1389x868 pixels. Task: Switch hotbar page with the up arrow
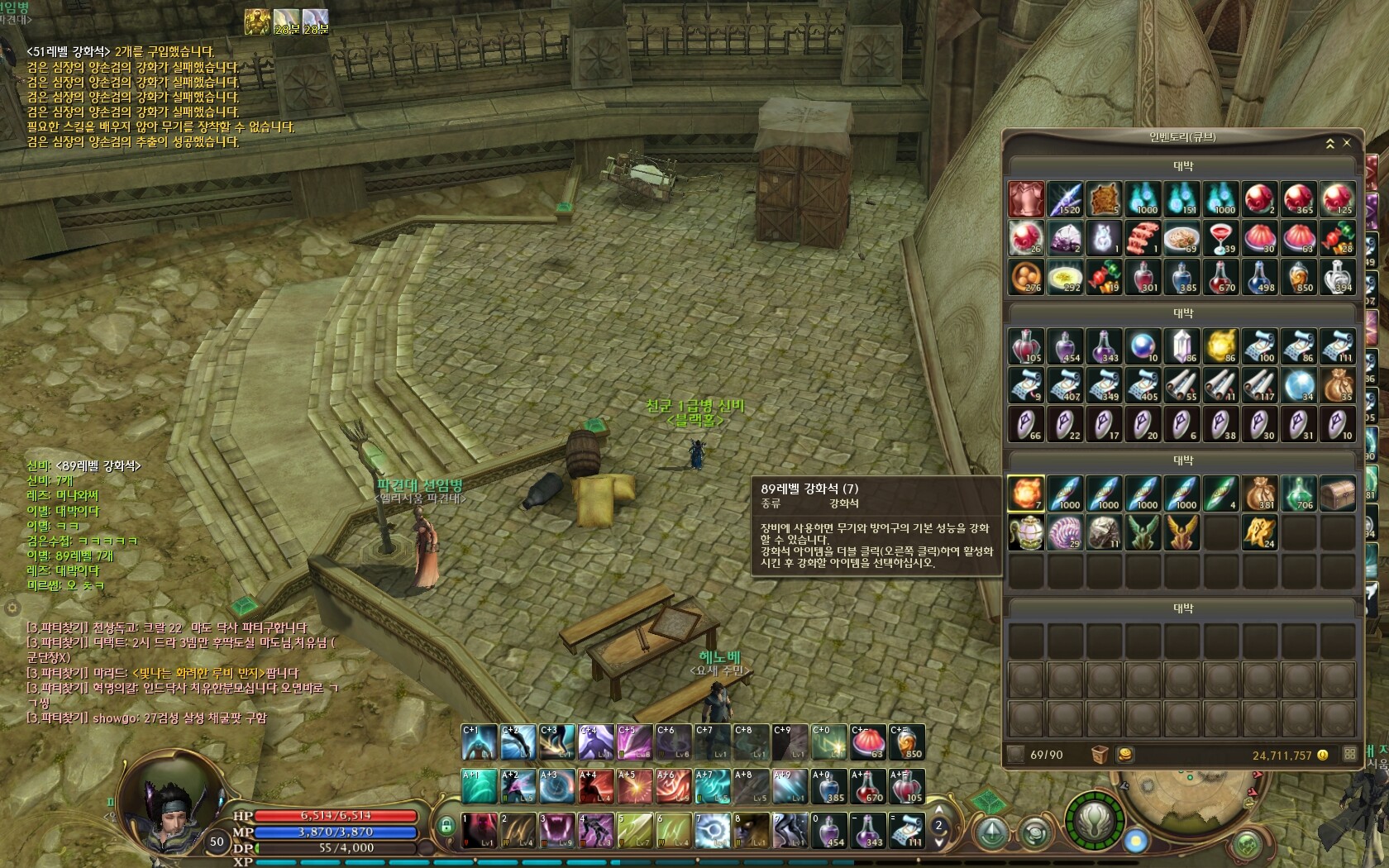tap(938, 811)
